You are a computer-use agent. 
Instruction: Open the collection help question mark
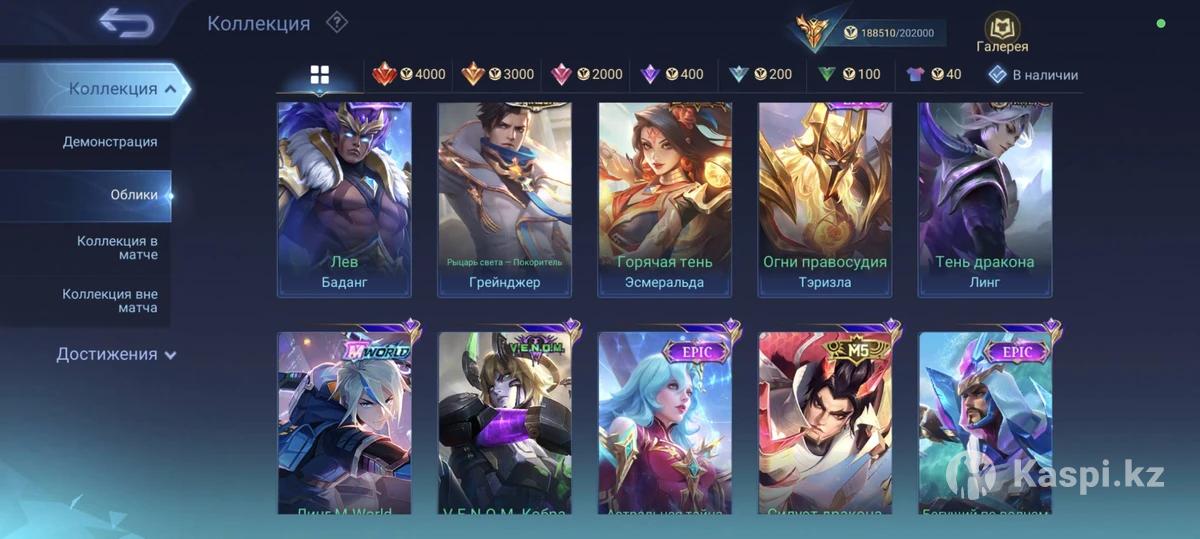(337, 22)
